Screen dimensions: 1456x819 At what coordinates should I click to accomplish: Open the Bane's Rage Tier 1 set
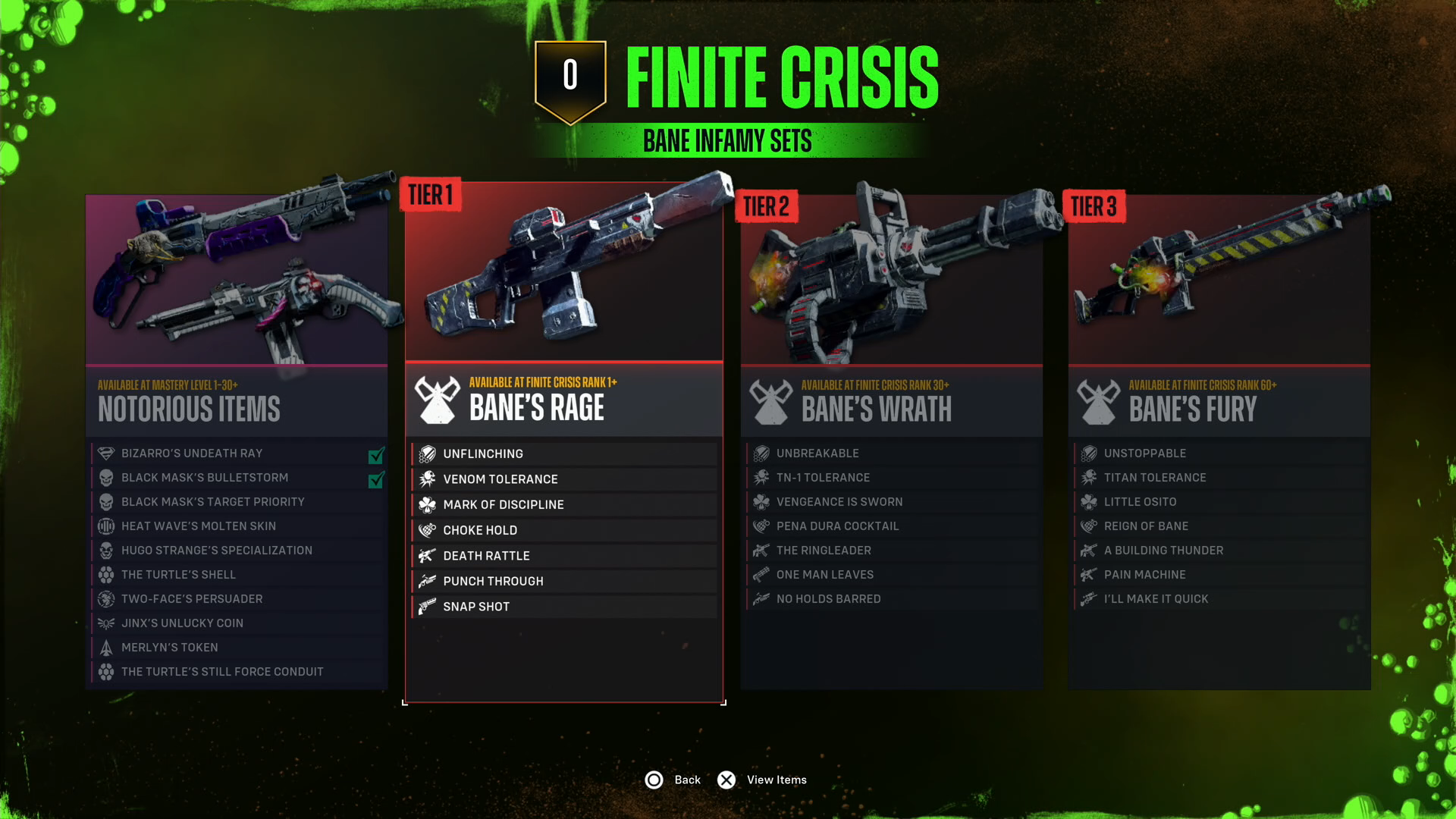tap(563, 400)
